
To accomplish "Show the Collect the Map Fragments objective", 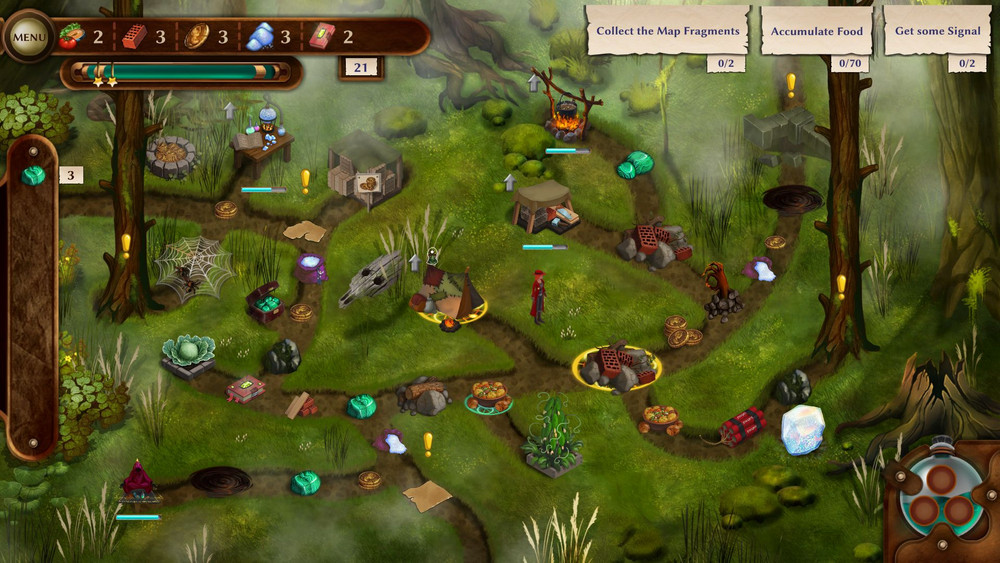I will 667,31.
